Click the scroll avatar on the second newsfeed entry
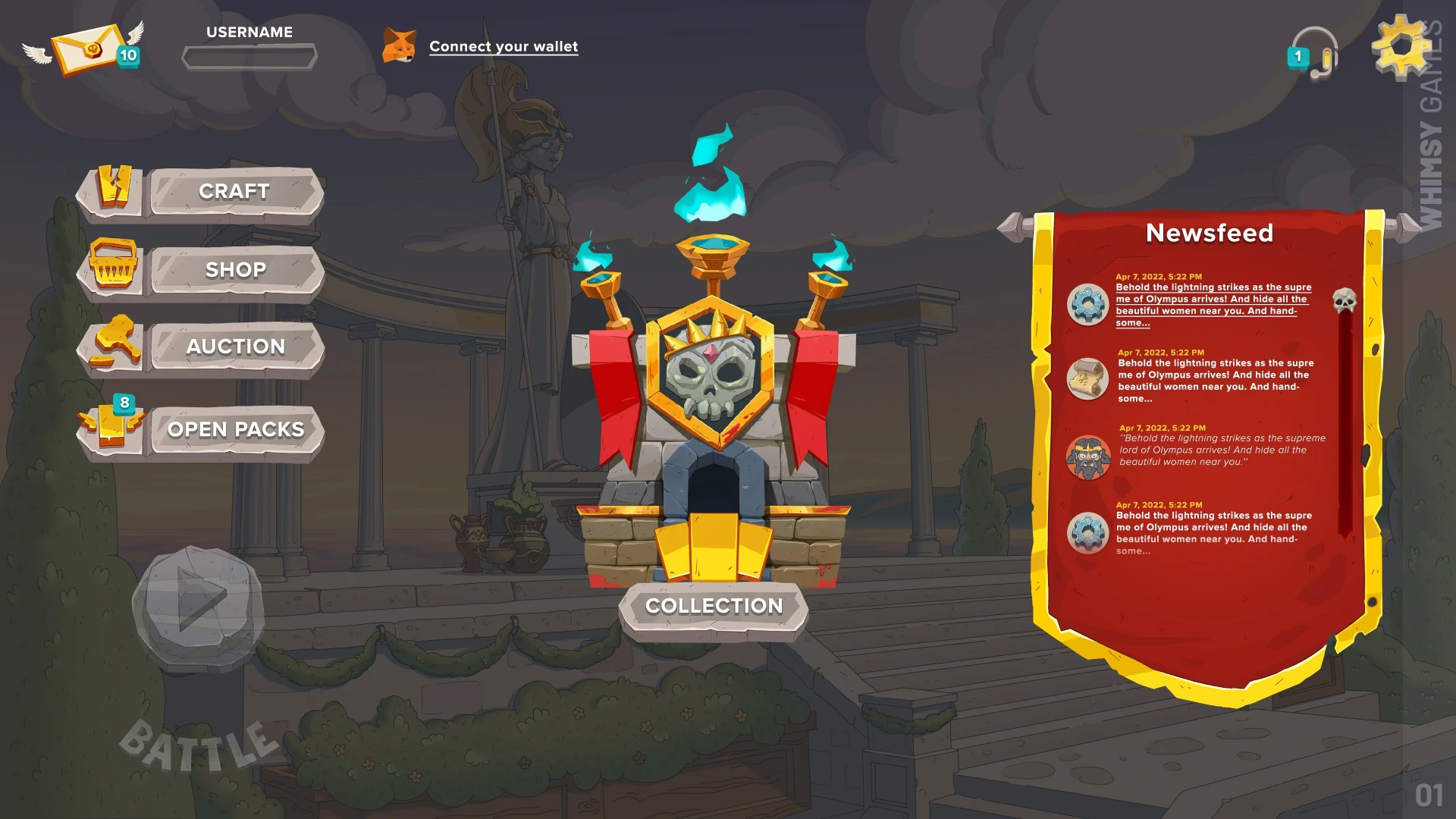This screenshot has width=1456, height=819. point(1087,379)
